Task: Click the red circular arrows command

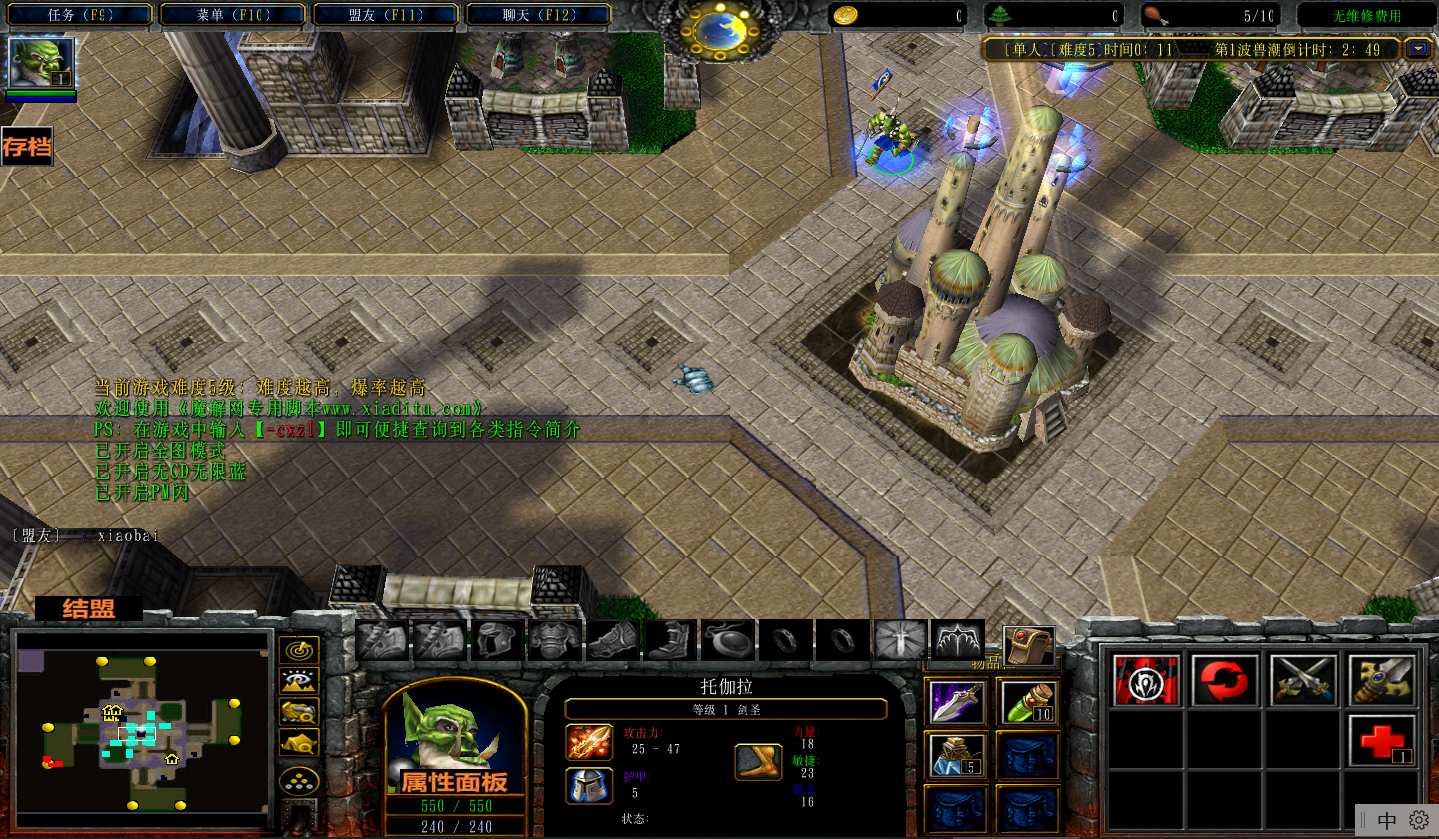Action: (x=1225, y=680)
